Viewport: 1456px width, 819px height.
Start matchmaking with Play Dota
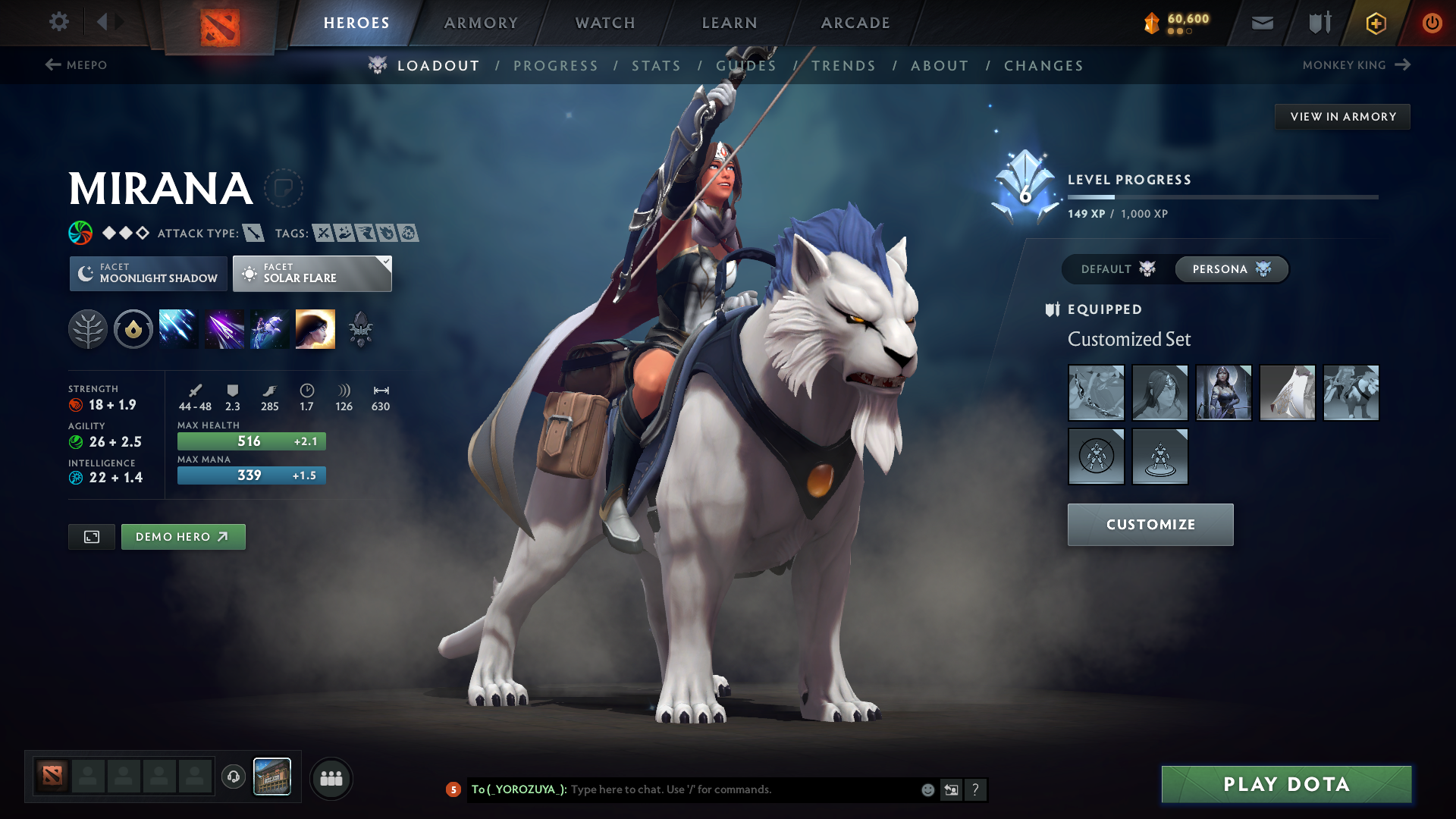[x=1286, y=784]
